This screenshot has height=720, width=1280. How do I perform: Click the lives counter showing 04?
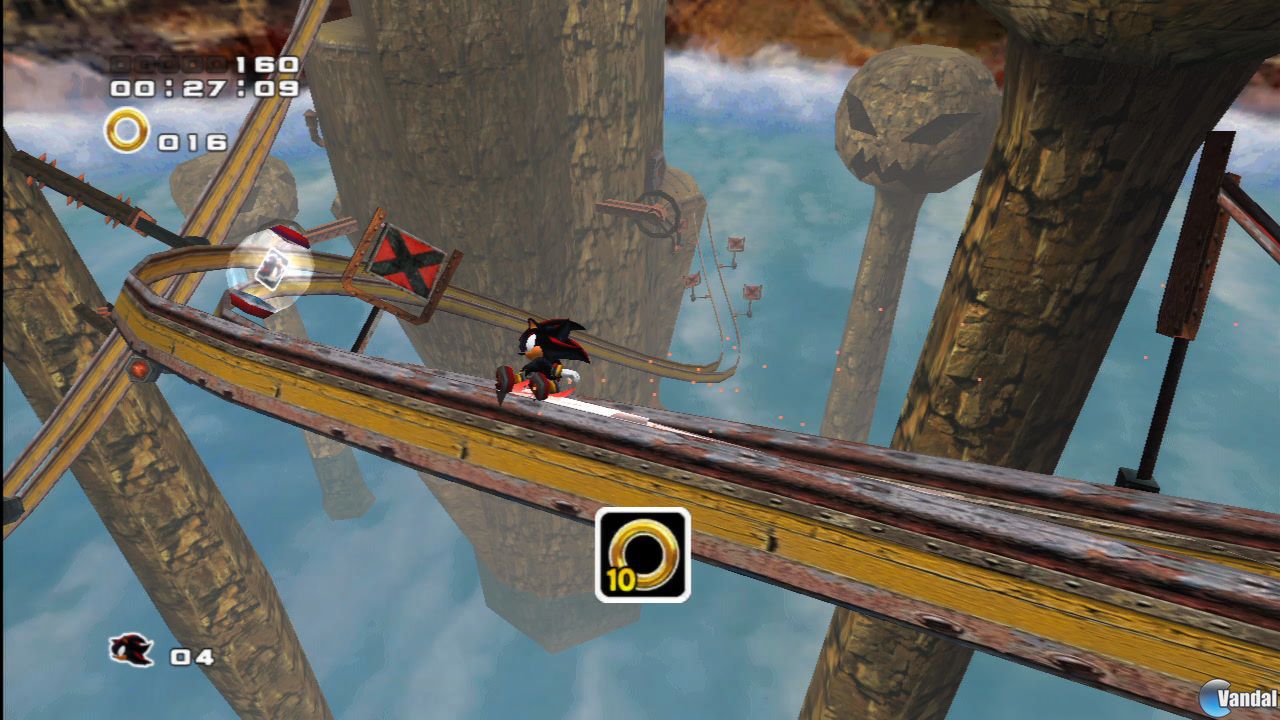(x=190, y=657)
